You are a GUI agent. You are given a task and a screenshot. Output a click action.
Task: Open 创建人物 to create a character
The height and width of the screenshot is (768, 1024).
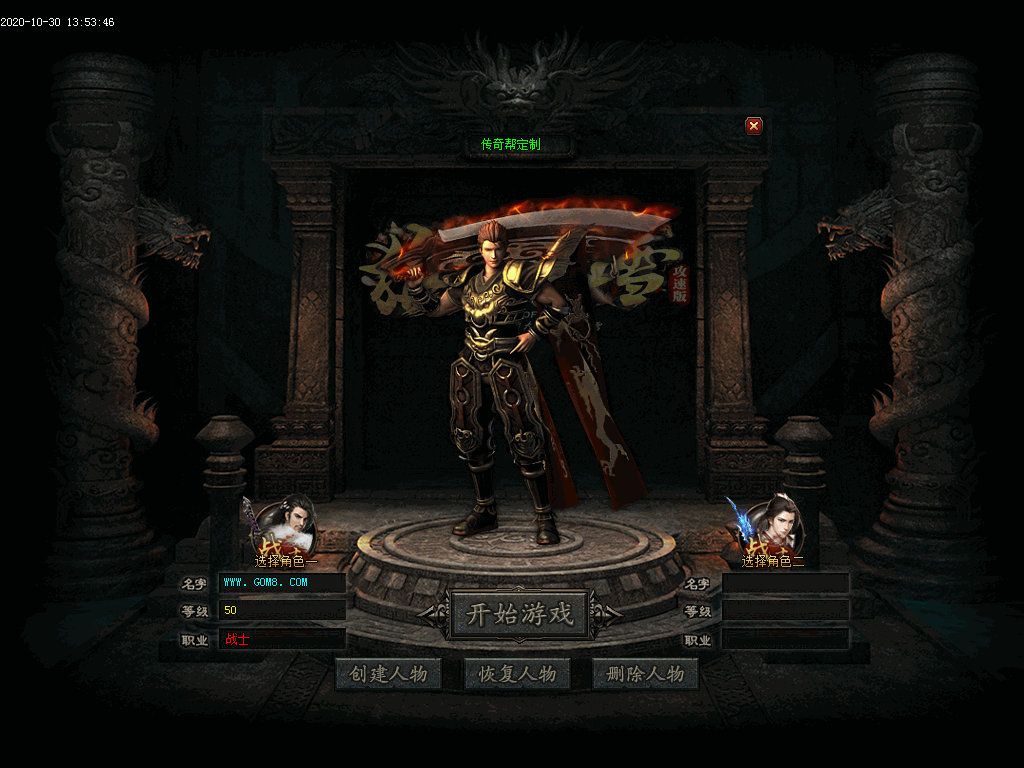coord(388,674)
